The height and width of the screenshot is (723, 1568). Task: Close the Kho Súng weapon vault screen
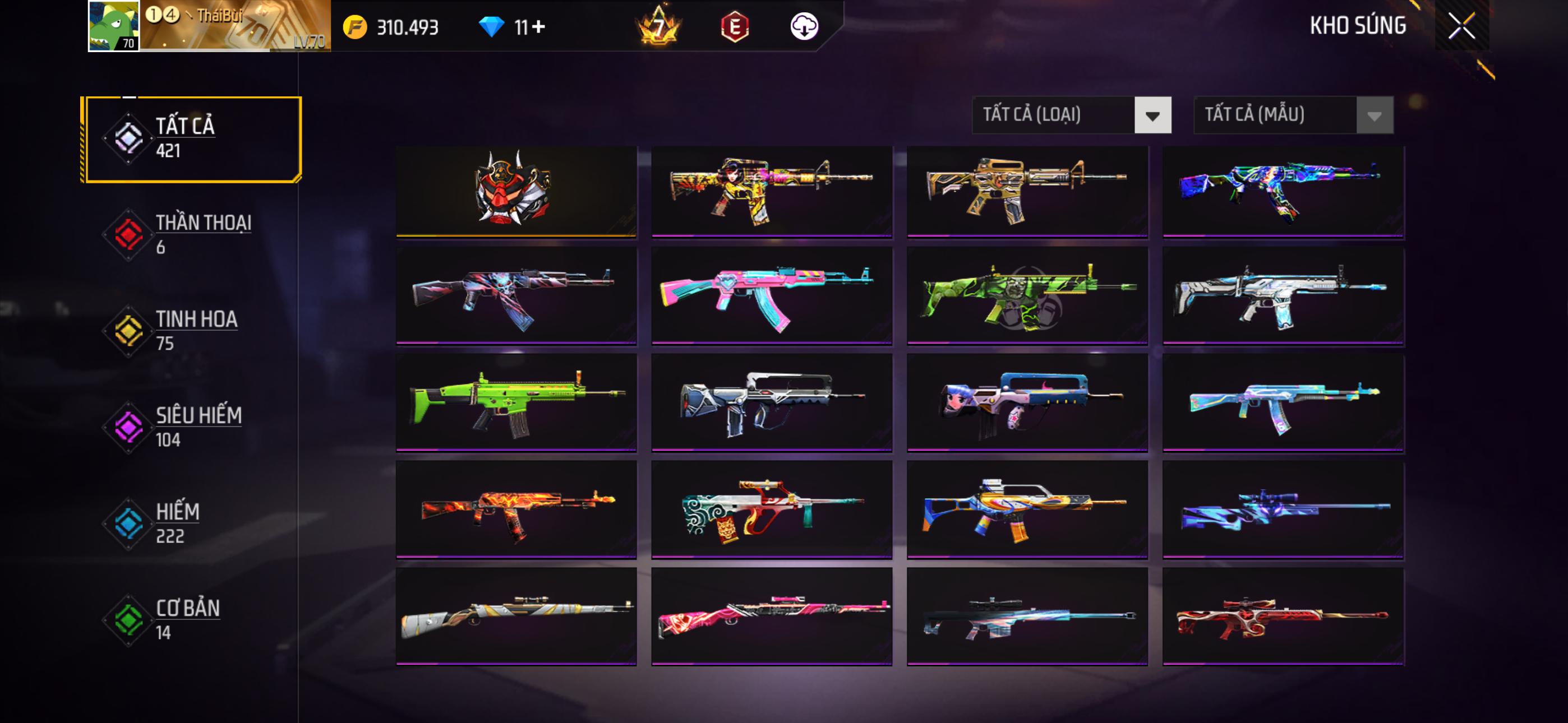(1461, 26)
